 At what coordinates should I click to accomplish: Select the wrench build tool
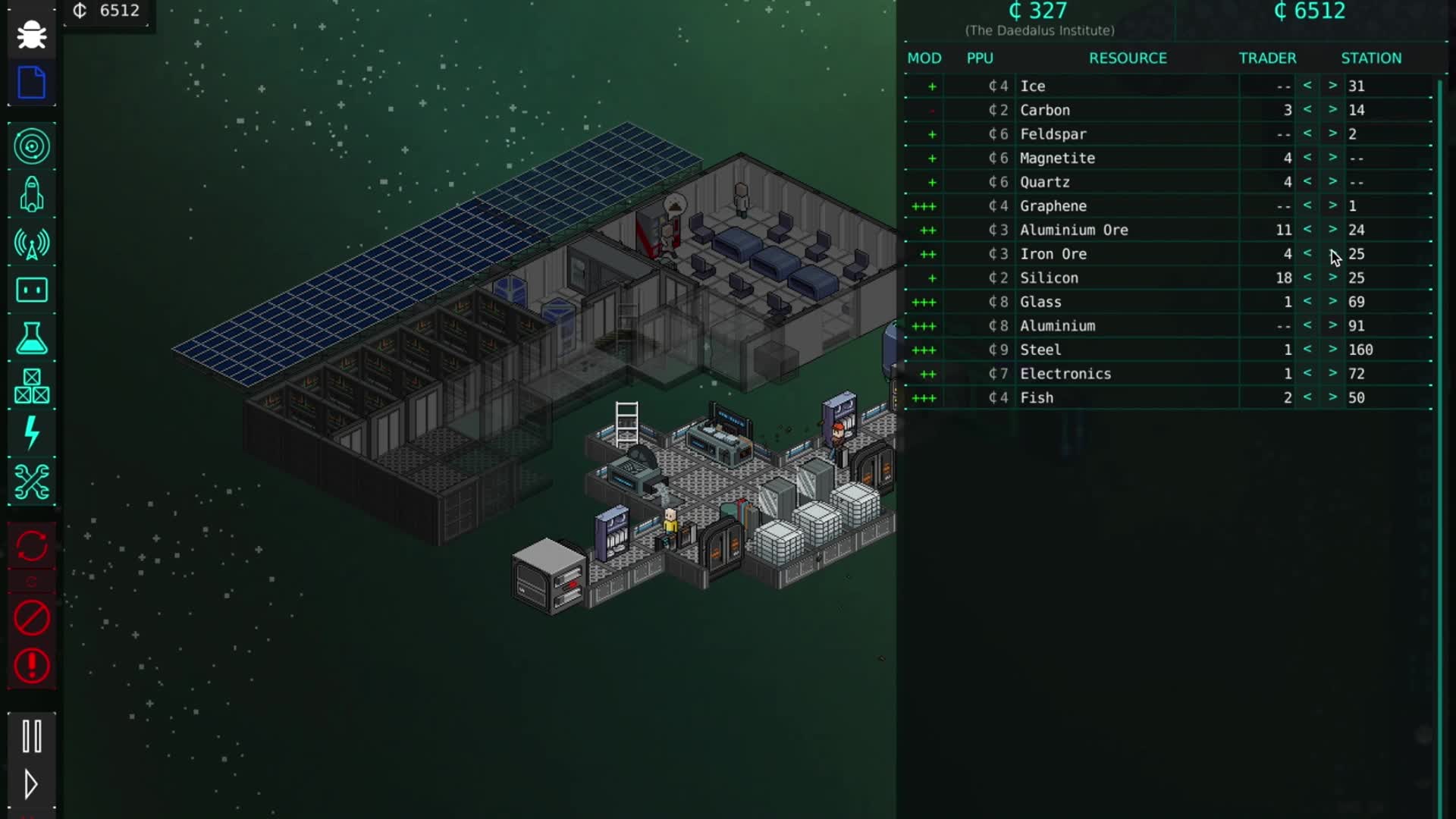pos(31,482)
